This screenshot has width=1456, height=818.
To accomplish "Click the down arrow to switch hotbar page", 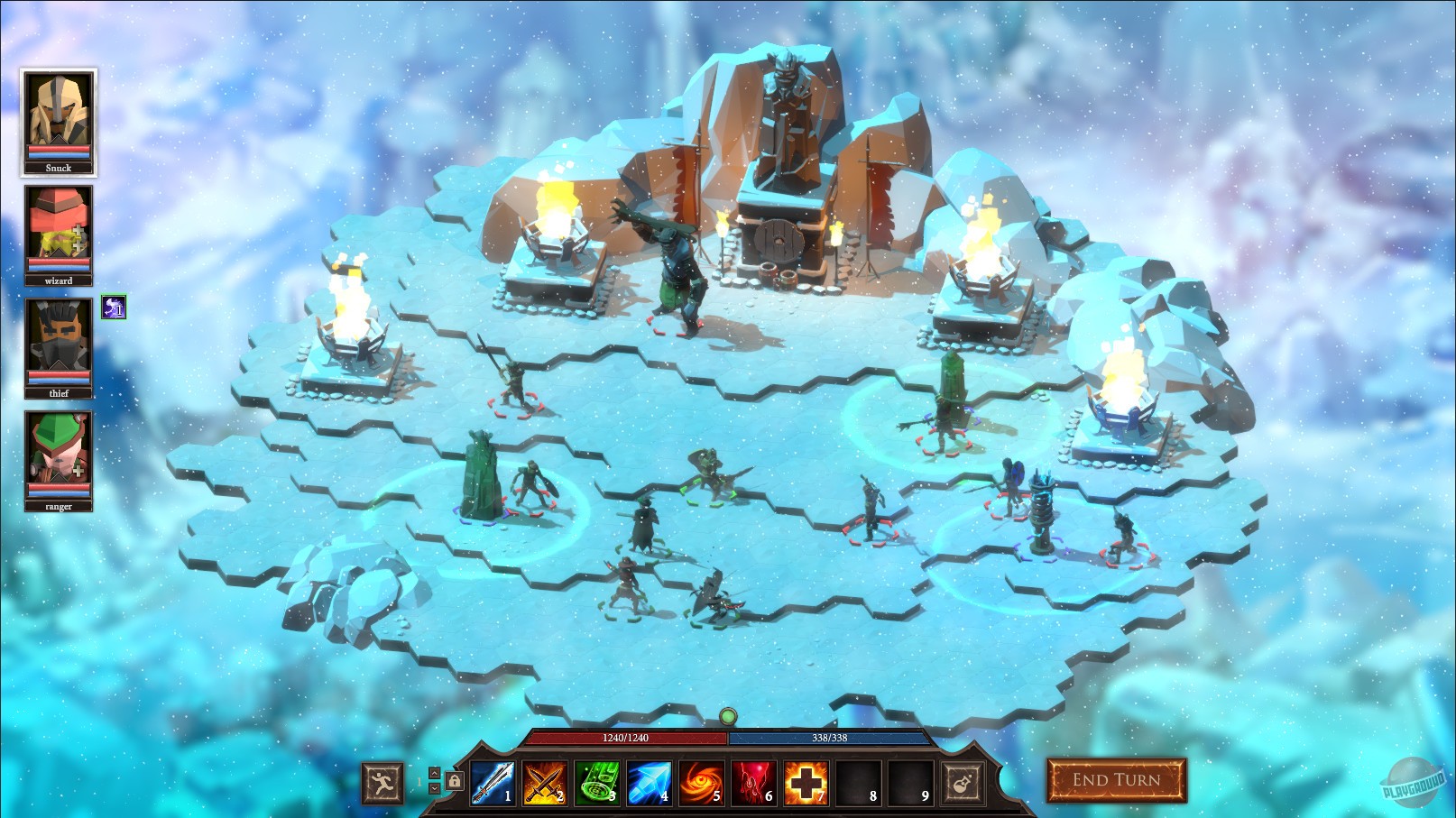I will 434,788.
